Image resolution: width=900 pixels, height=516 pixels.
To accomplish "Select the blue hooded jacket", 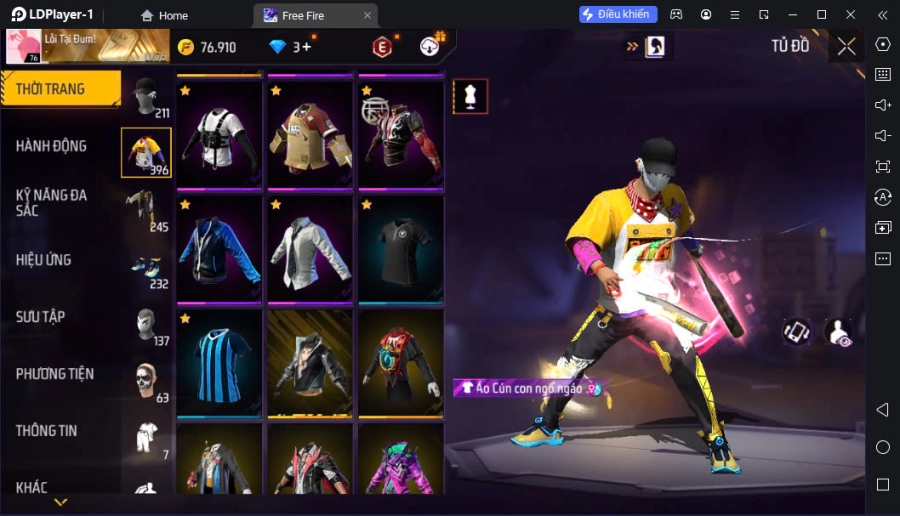I will click(219, 249).
